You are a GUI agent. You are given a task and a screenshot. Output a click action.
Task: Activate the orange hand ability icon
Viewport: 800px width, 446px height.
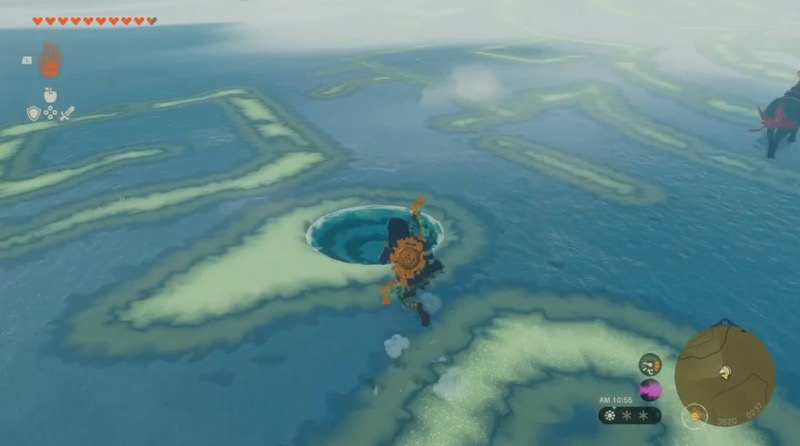click(x=50, y=60)
